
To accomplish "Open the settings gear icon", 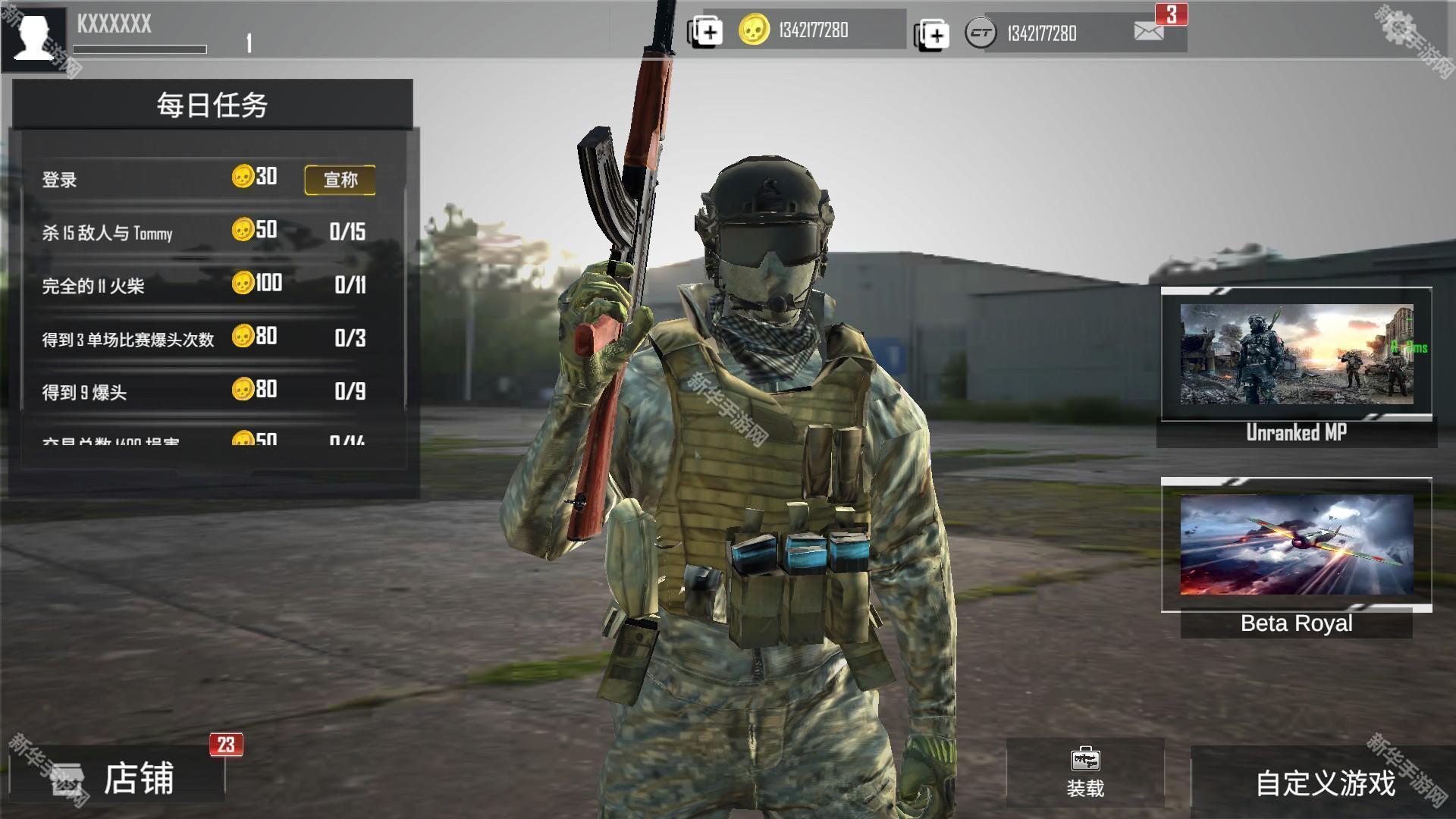I will (x=1399, y=28).
